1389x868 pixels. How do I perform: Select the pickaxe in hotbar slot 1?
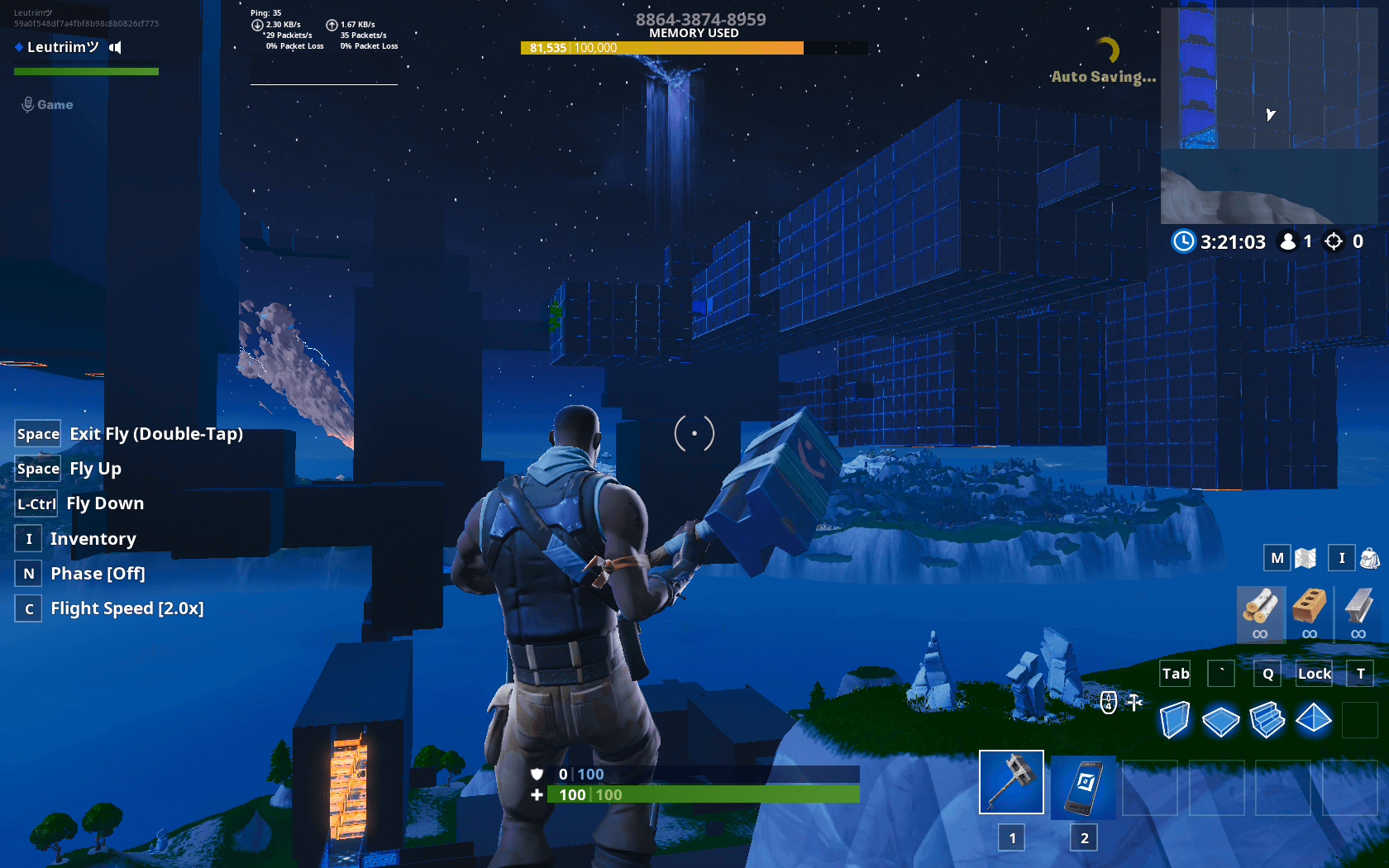pos(1011,781)
